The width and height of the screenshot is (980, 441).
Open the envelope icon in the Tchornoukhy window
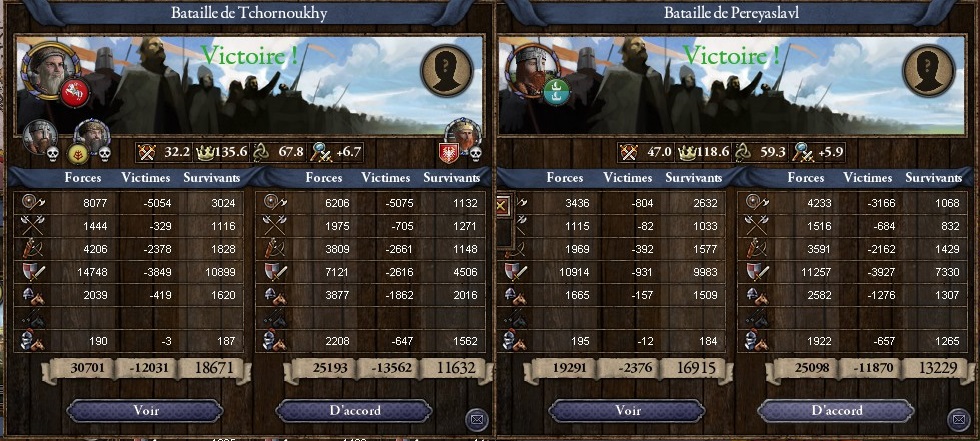click(x=476, y=418)
